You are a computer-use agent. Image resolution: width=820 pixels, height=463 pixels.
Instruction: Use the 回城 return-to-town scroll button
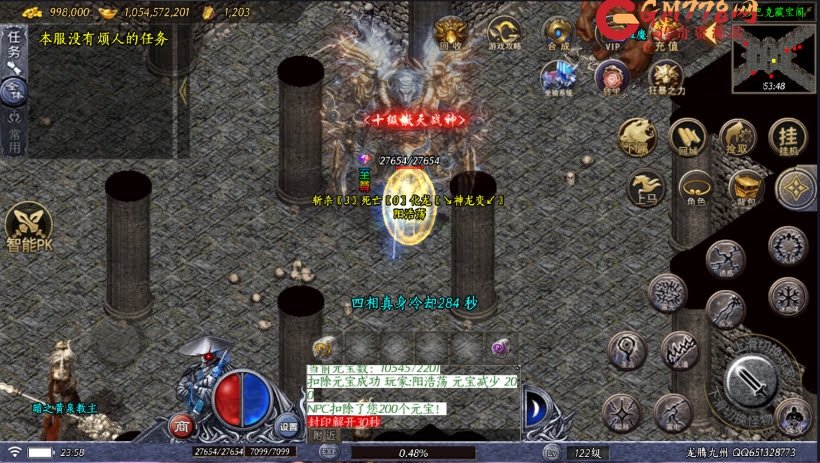(687, 137)
